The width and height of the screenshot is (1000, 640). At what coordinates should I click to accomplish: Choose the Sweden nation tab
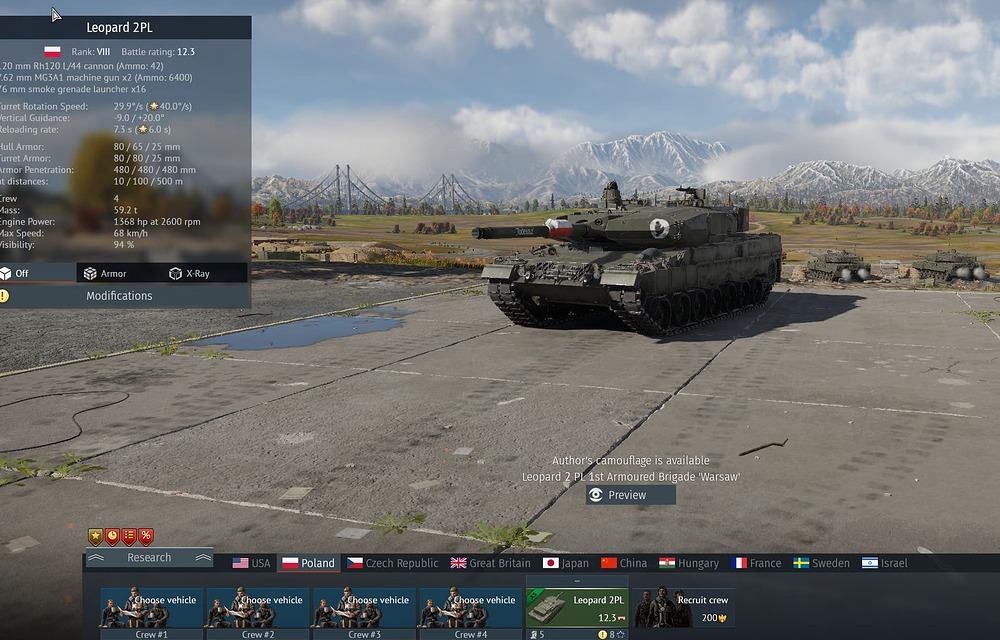[x=821, y=563]
